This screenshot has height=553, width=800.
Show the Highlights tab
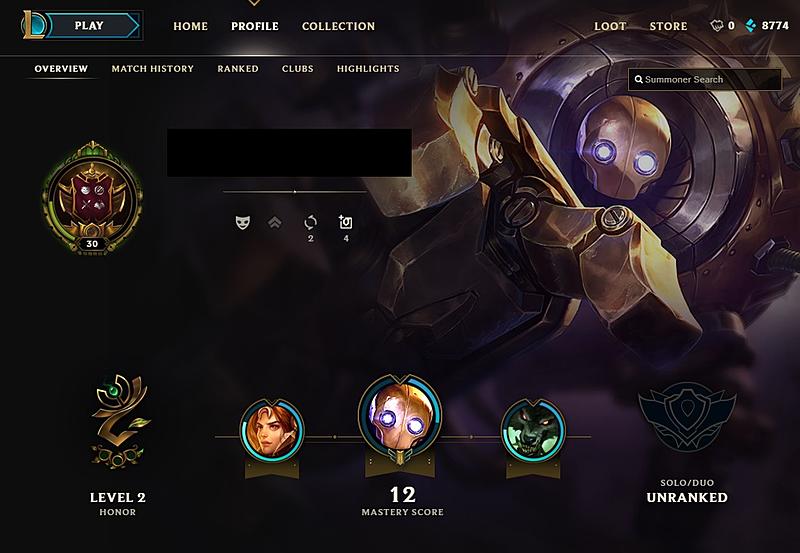(x=368, y=69)
